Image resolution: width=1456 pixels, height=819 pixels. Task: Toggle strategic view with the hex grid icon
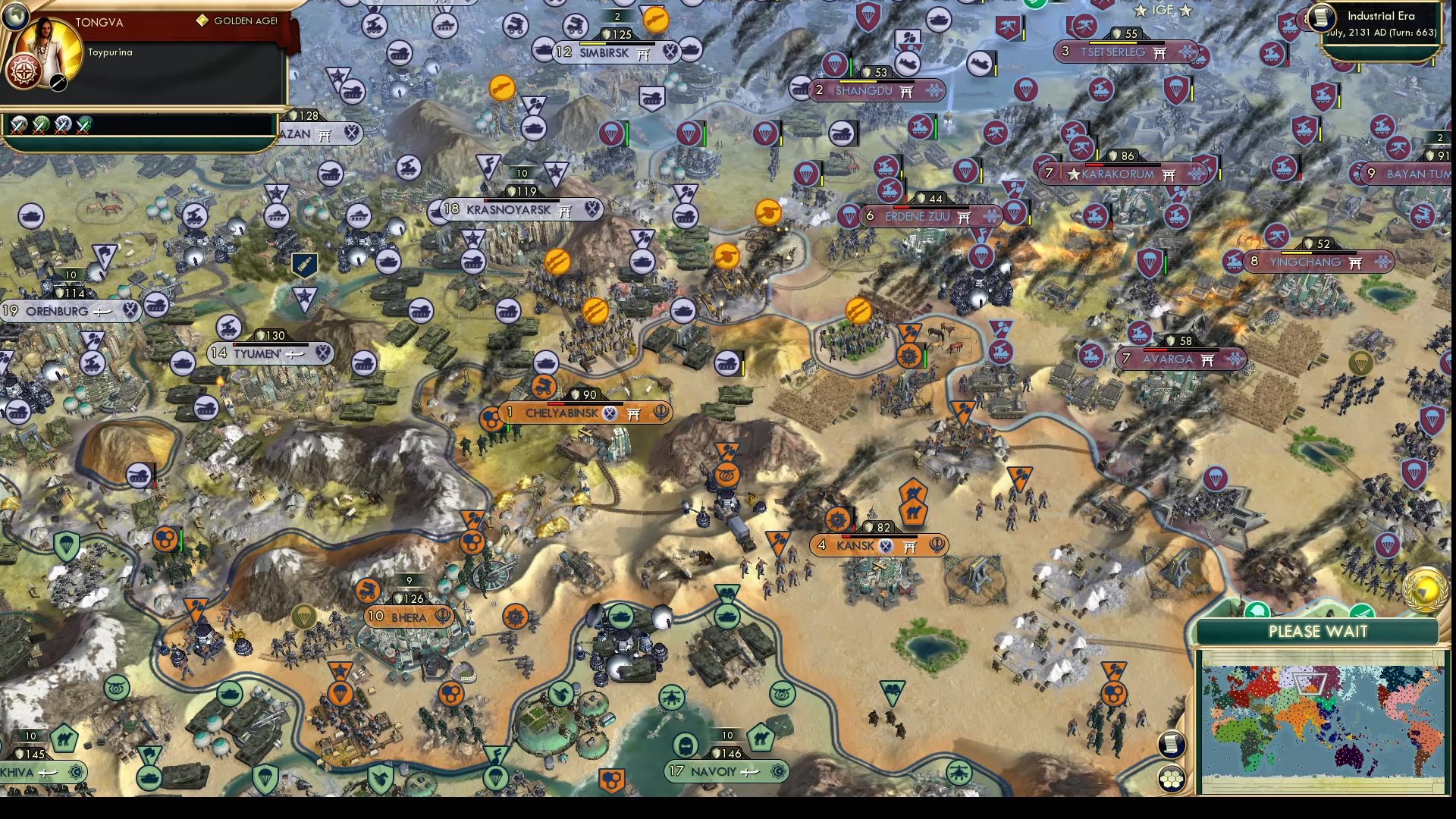click(1172, 777)
